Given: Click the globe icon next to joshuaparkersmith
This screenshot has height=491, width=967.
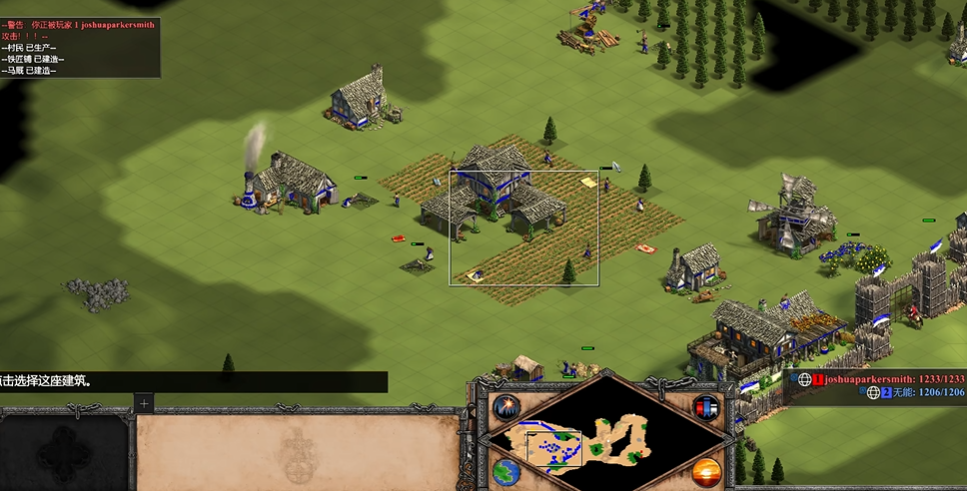Looking at the screenshot, I should (x=804, y=380).
